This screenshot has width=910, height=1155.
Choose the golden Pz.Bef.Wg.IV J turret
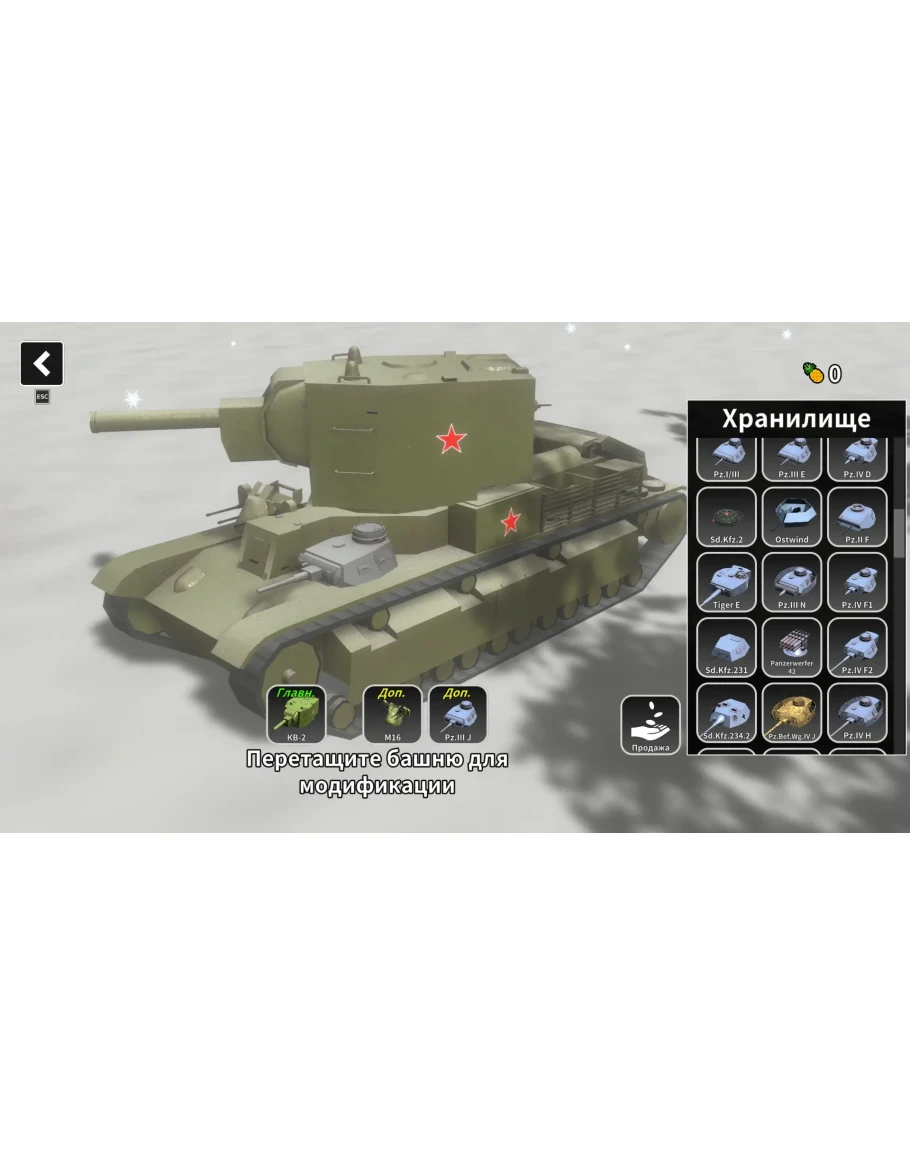(792, 713)
